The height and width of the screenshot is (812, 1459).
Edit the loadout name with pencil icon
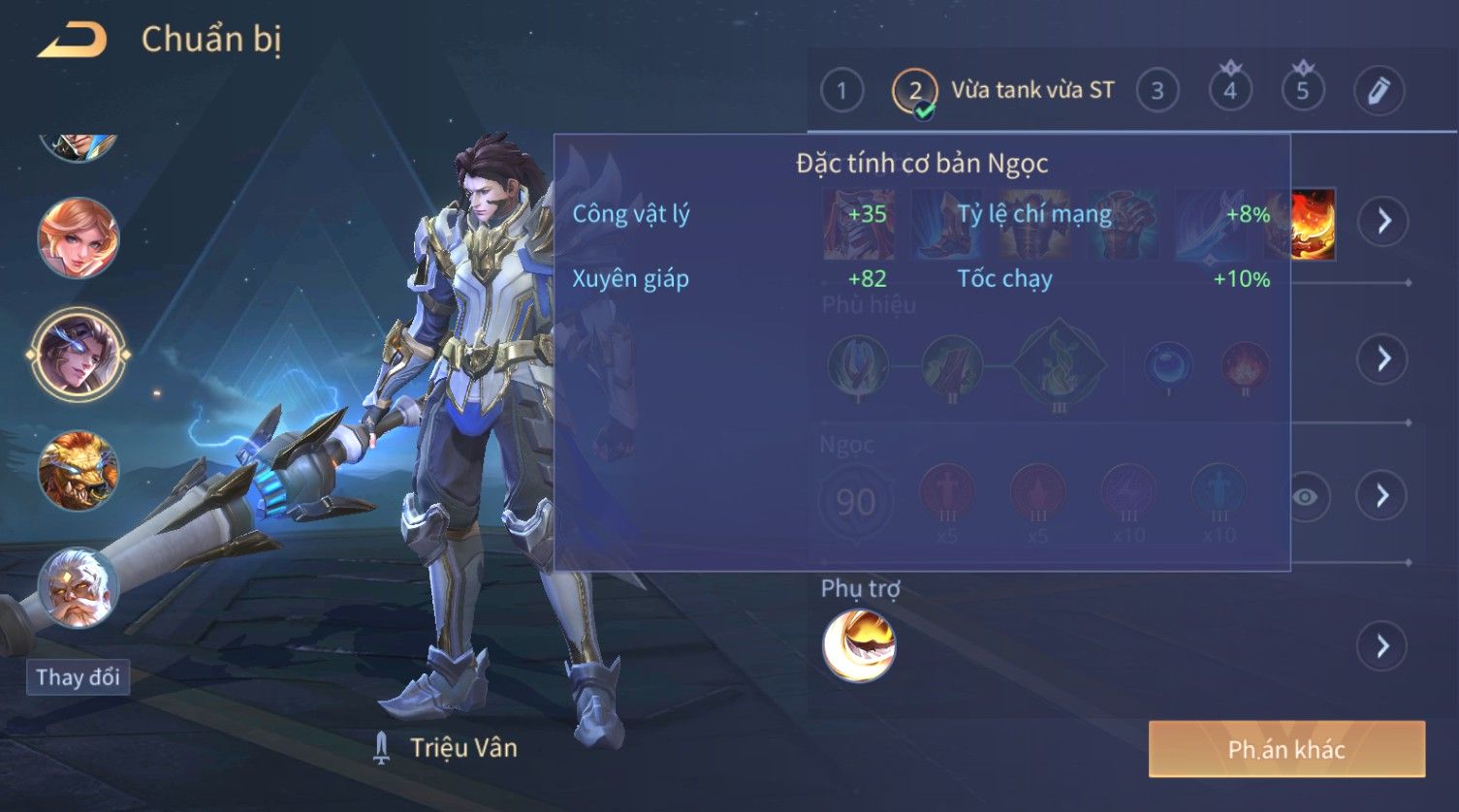click(1379, 91)
